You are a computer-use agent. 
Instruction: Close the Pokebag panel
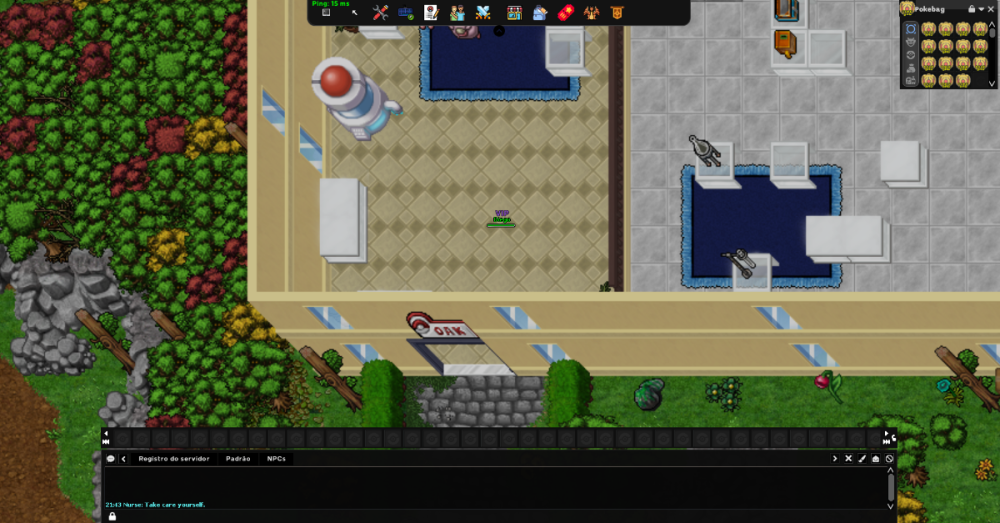991,9
